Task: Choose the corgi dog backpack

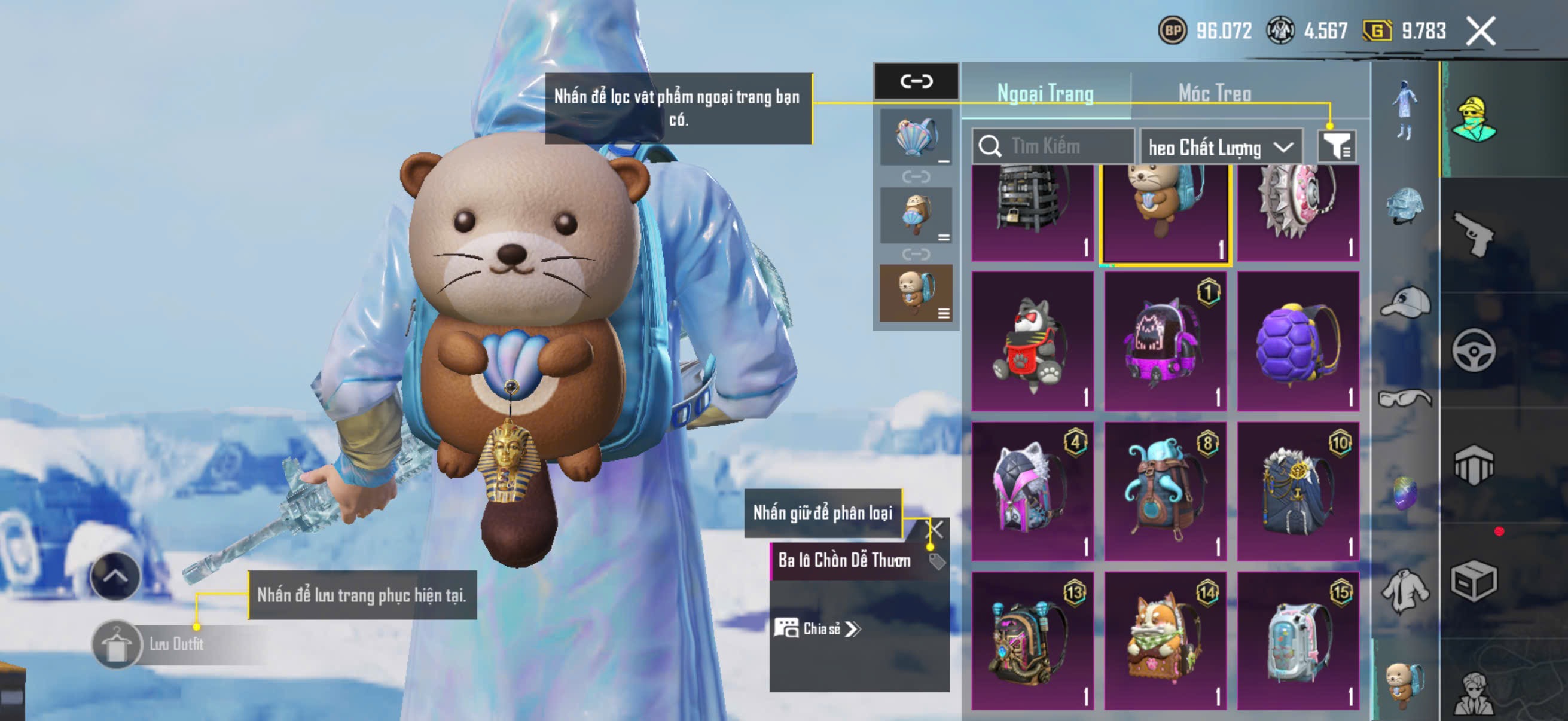Action: 1164,640
